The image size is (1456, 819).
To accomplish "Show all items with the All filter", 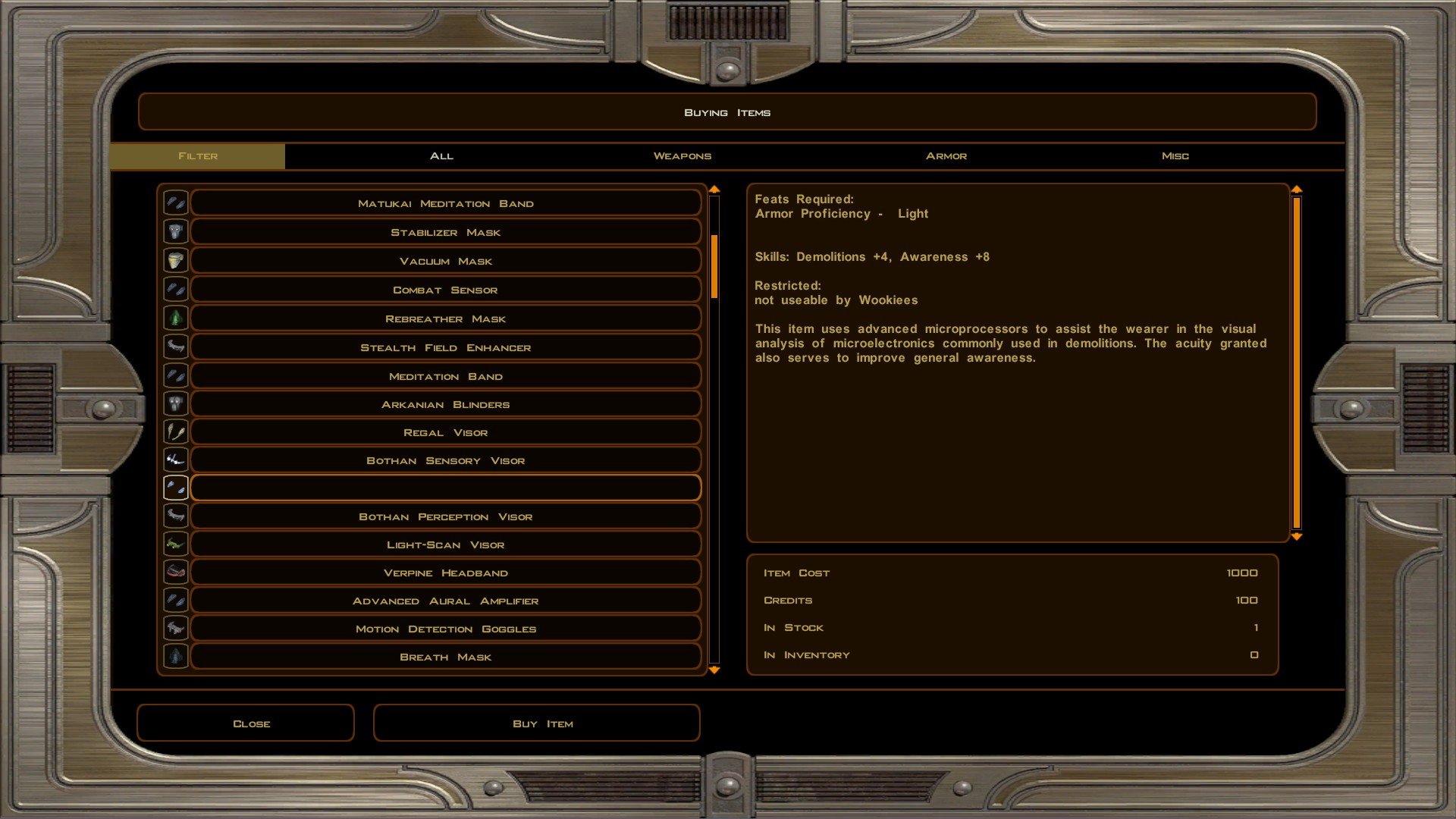I will pyautogui.click(x=441, y=155).
